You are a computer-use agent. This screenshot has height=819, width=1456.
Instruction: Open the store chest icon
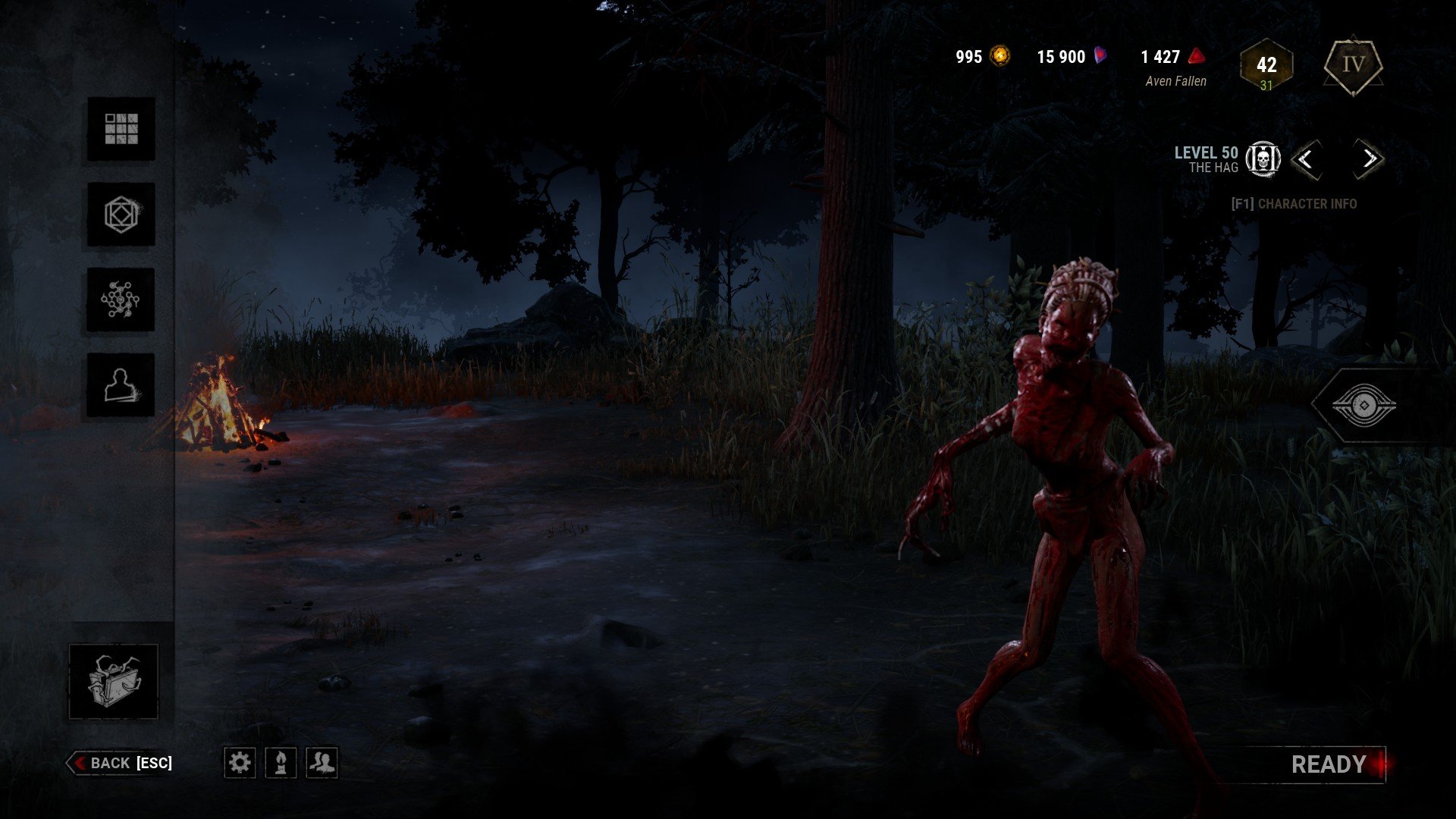tap(114, 681)
